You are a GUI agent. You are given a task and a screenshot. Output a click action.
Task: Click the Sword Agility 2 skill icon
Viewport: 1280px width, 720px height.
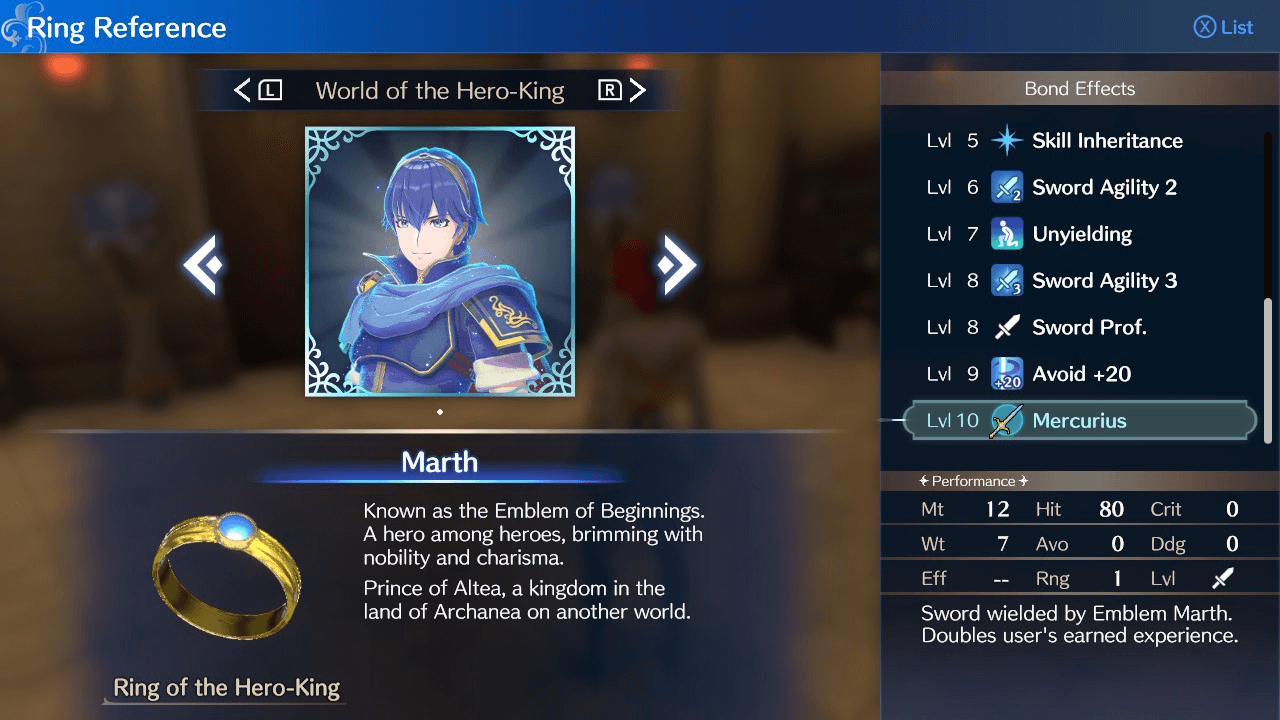pos(1008,187)
